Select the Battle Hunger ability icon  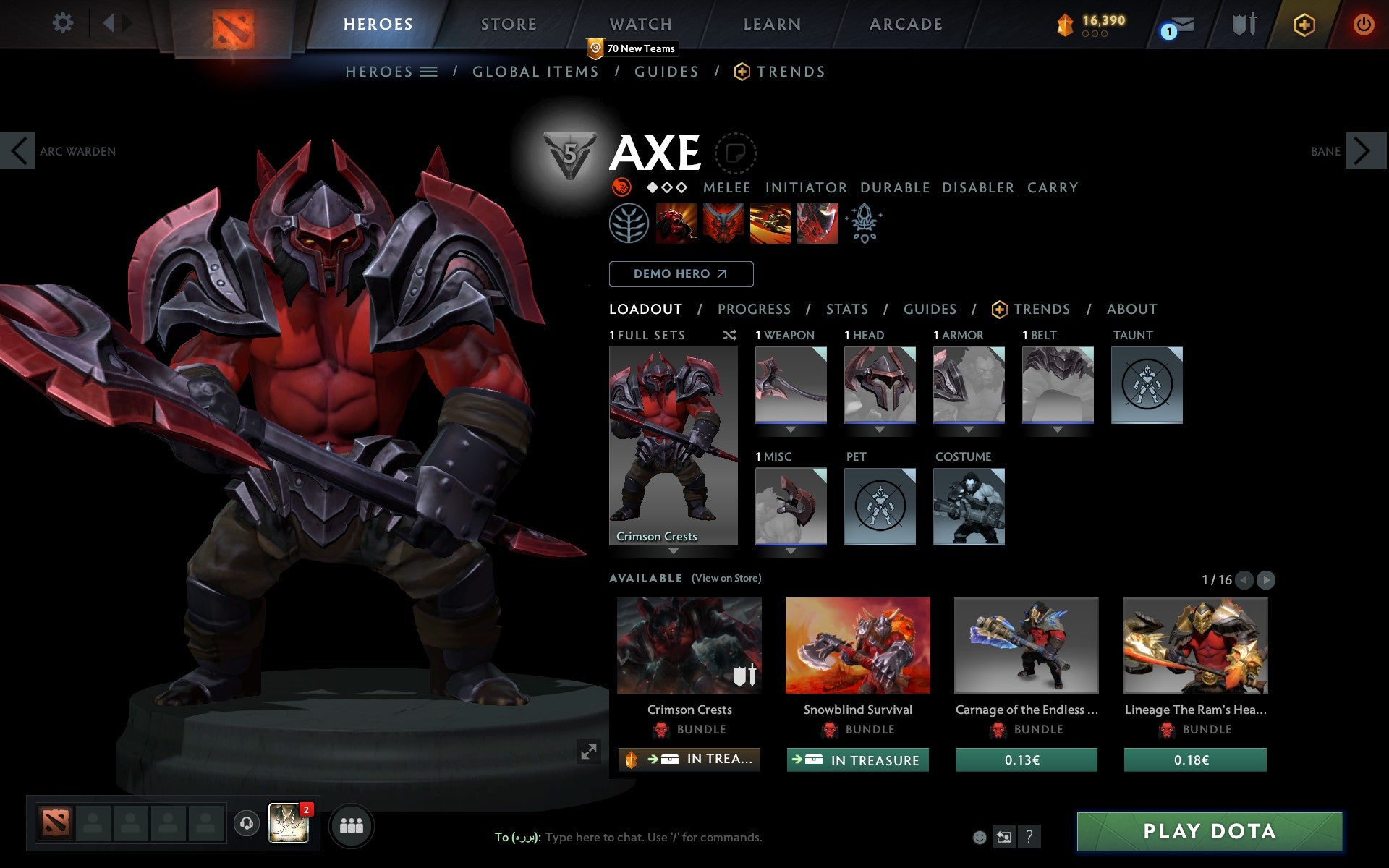pos(723,224)
